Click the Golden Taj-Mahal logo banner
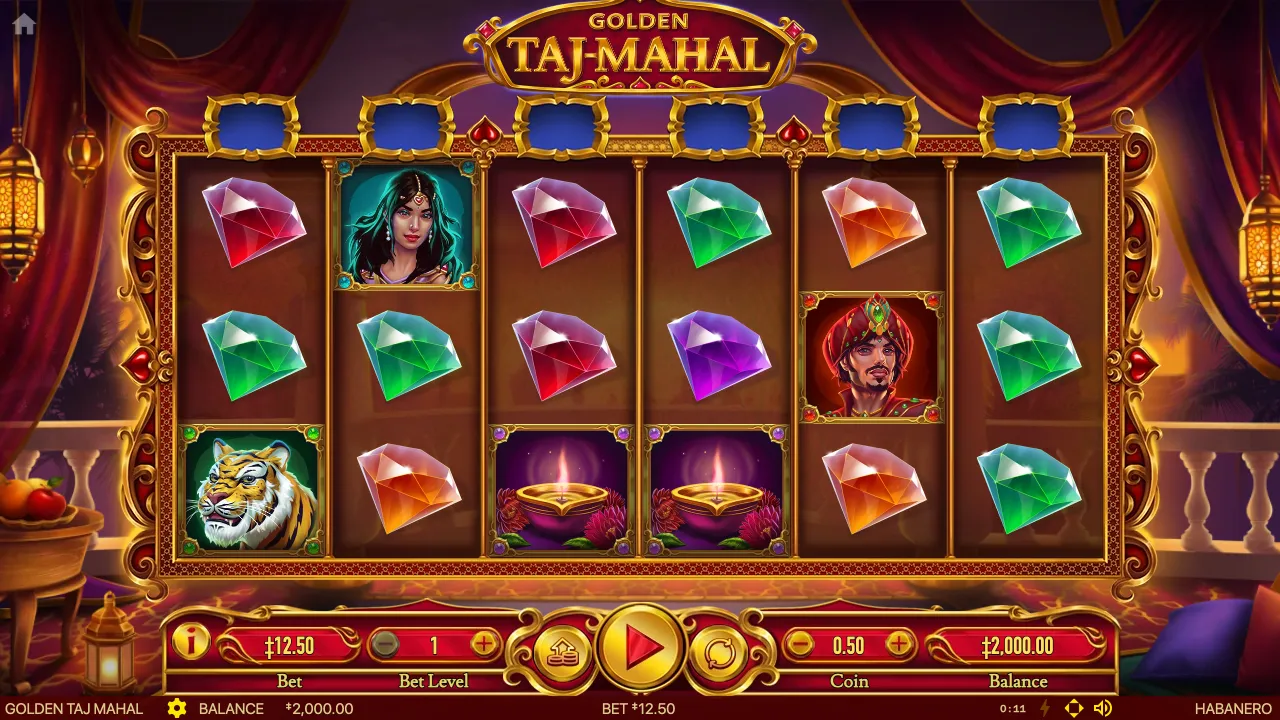Image resolution: width=1280 pixels, height=720 pixels. tap(640, 45)
